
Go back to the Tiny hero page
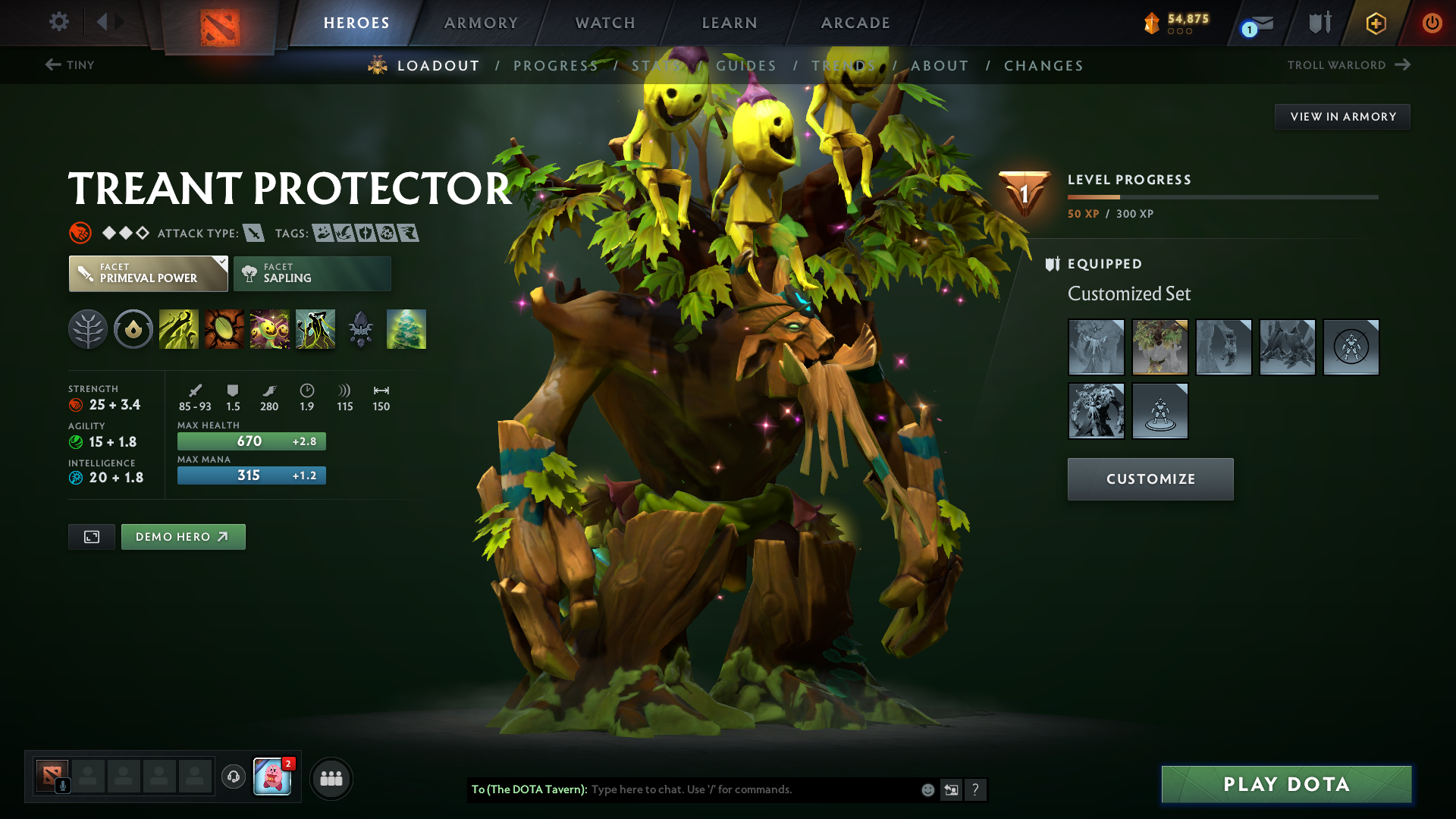[70, 65]
